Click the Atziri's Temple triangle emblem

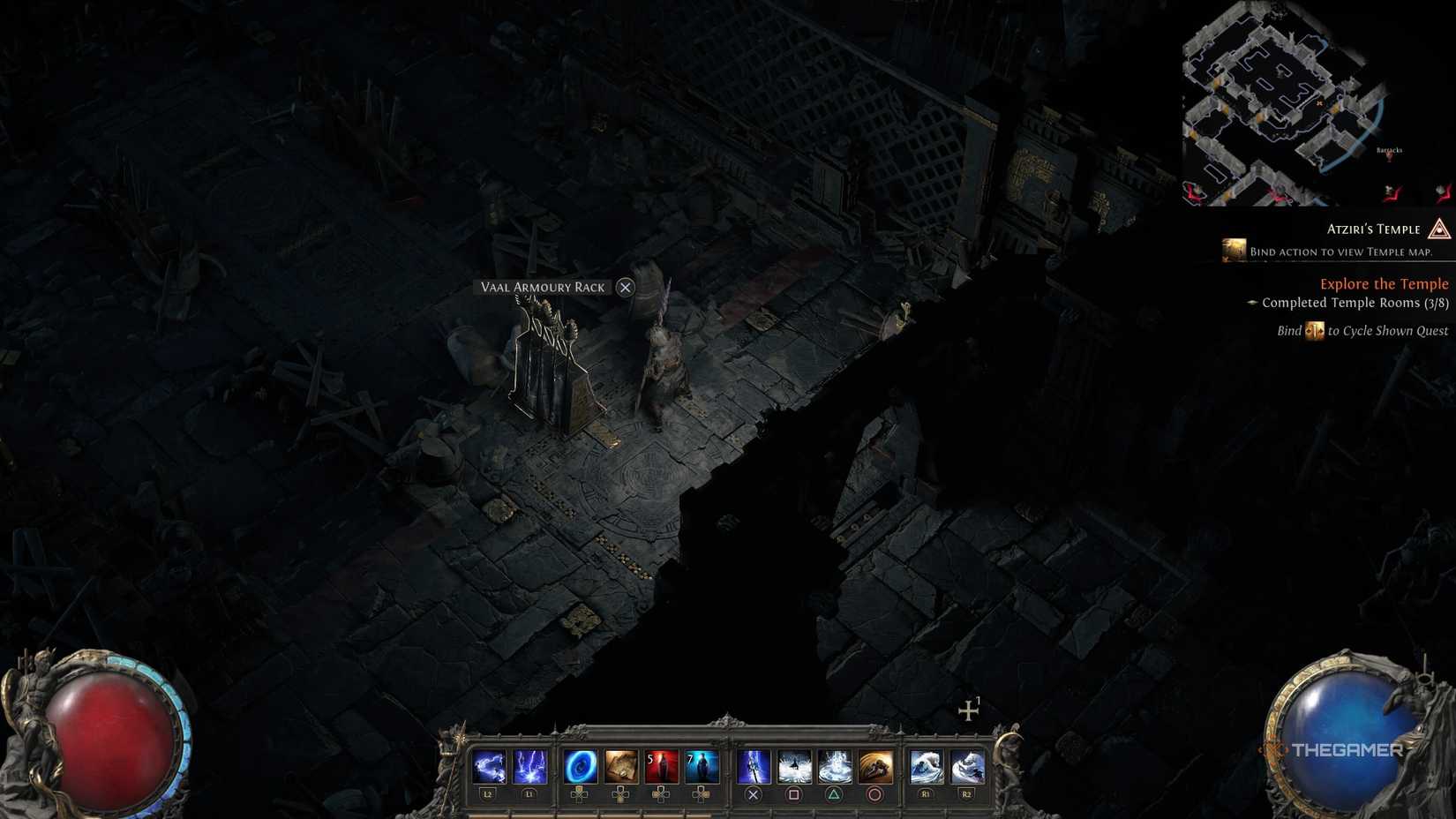(x=1438, y=230)
